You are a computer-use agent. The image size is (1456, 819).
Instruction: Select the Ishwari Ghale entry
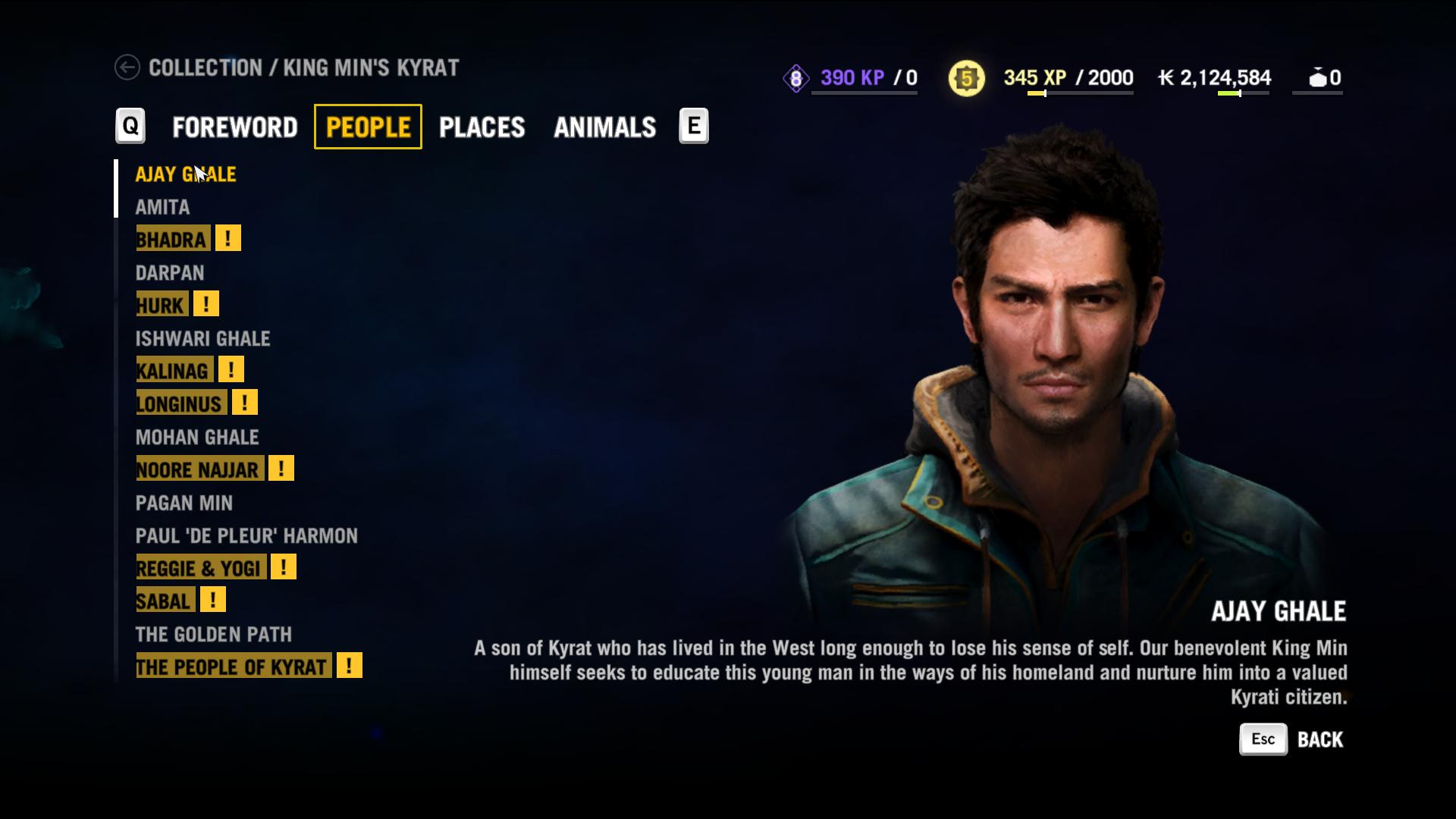tap(202, 339)
